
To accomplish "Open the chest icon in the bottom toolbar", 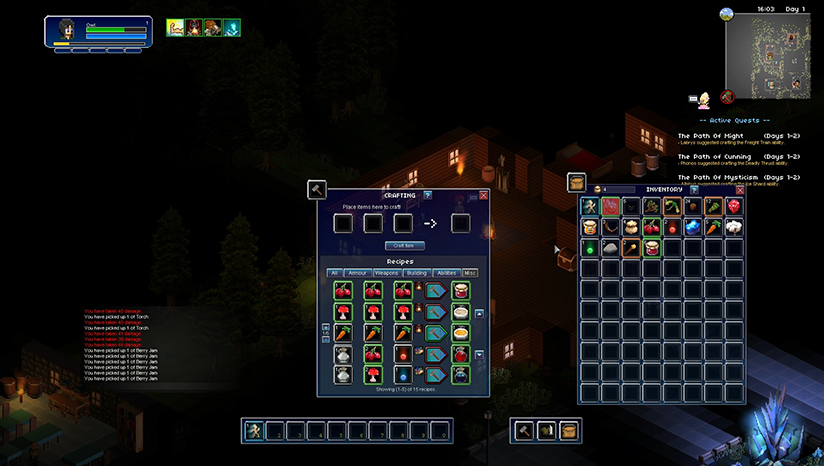I will tap(567, 430).
